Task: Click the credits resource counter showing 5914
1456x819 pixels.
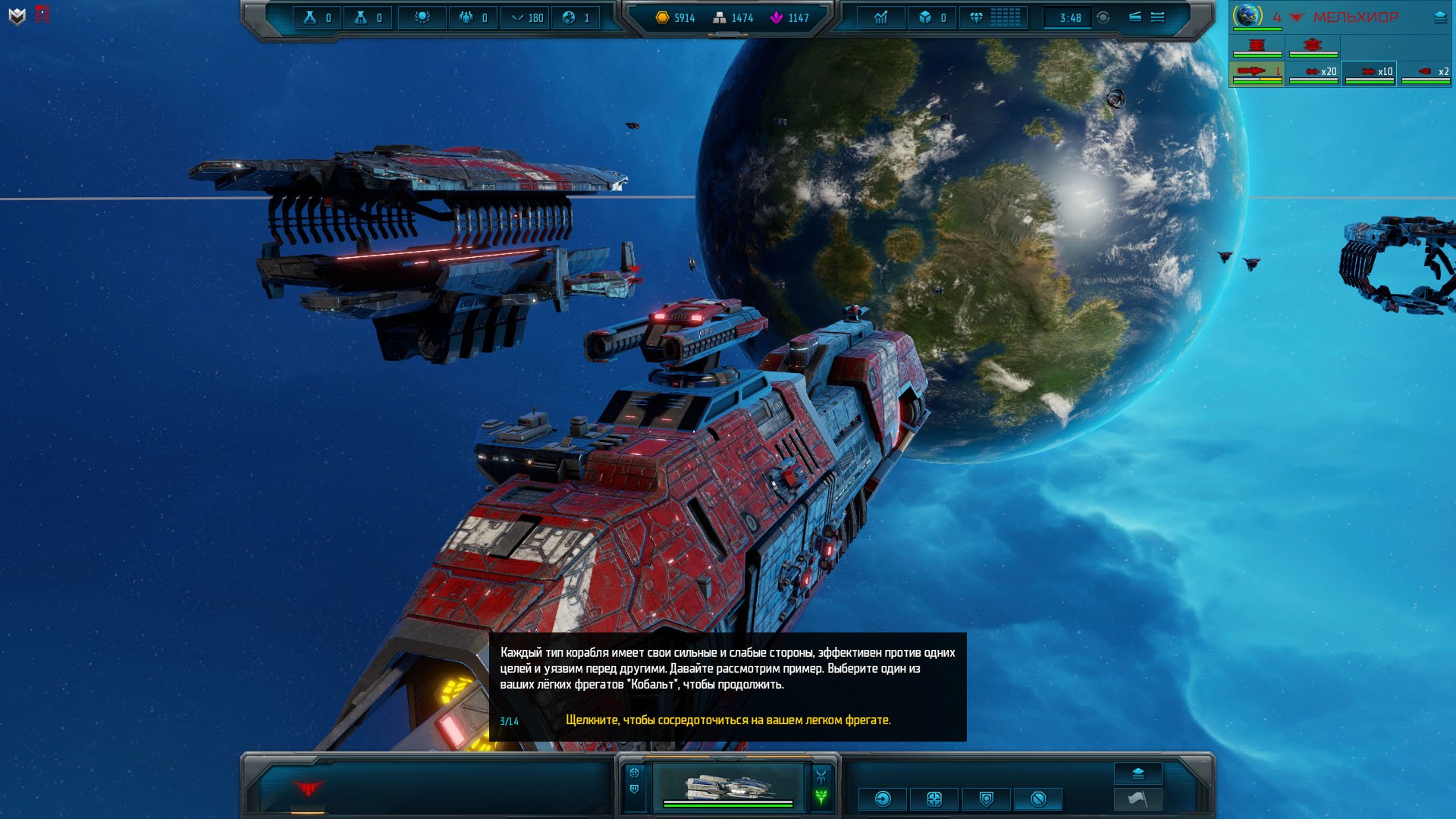Action: tap(675, 17)
